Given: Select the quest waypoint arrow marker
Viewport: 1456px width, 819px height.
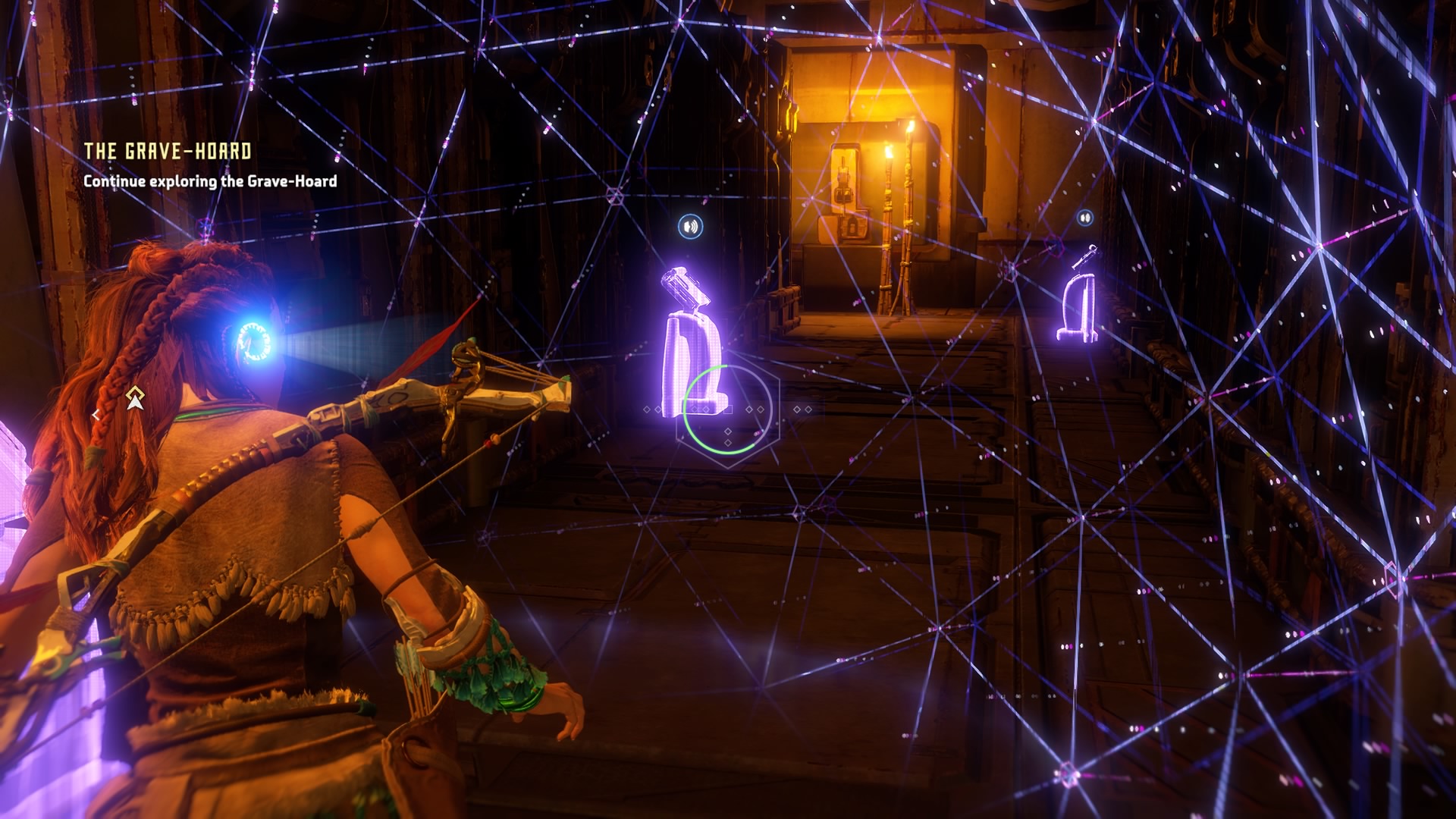Looking at the screenshot, I should [135, 397].
